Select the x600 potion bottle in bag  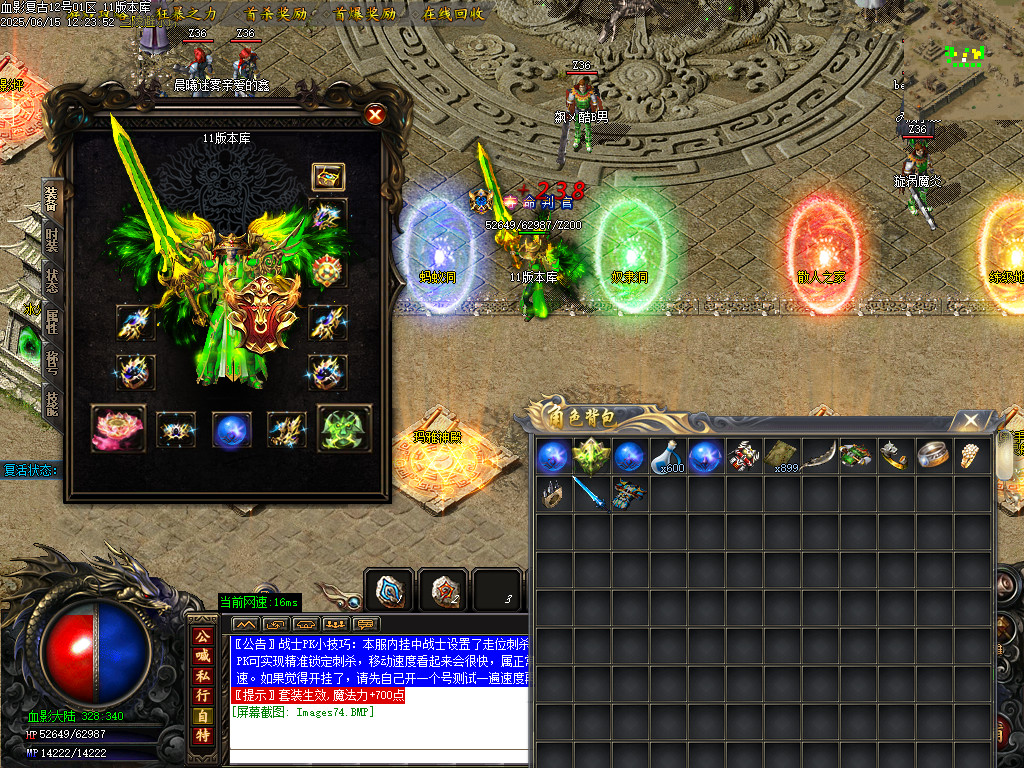tap(668, 456)
